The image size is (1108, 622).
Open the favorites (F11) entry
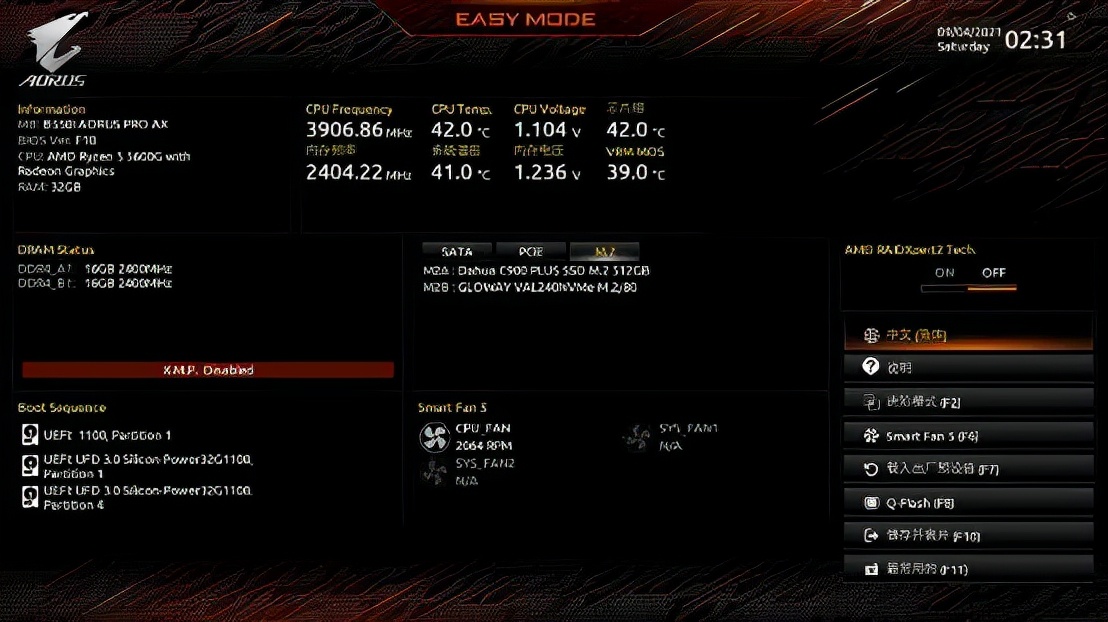(967, 569)
